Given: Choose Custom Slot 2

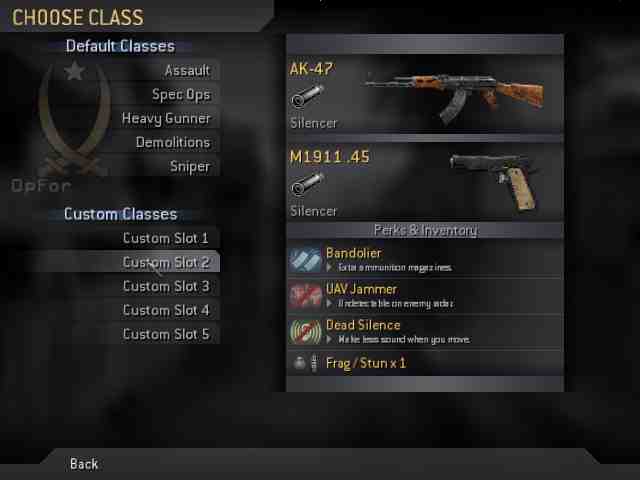Looking at the screenshot, I should [x=166, y=262].
